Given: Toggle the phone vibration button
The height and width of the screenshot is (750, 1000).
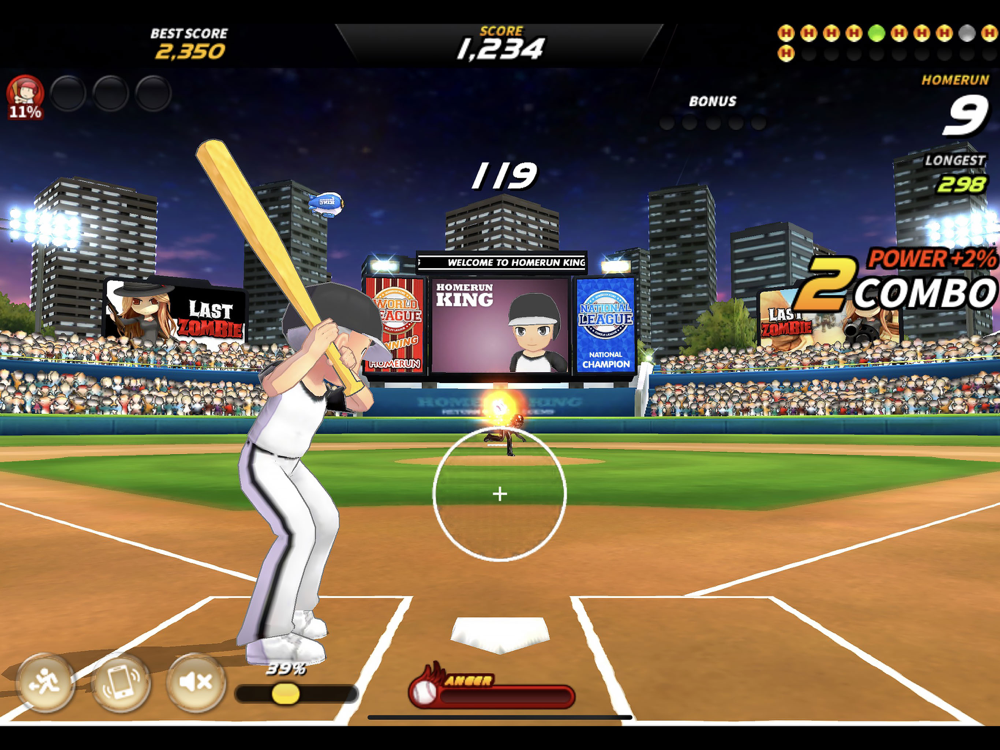Looking at the screenshot, I should point(121,683).
